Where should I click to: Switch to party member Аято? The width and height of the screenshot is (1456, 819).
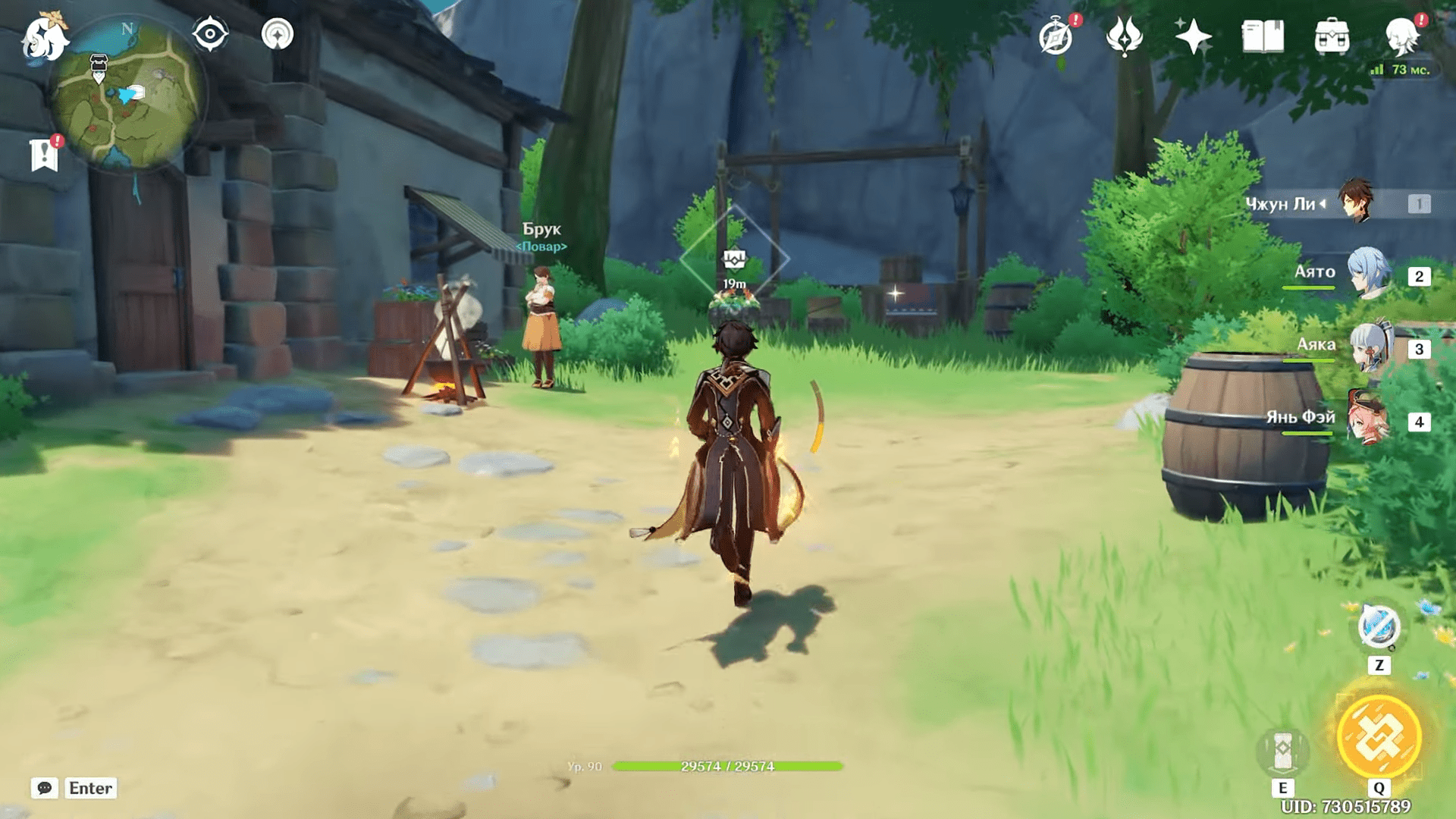tap(1369, 273)
